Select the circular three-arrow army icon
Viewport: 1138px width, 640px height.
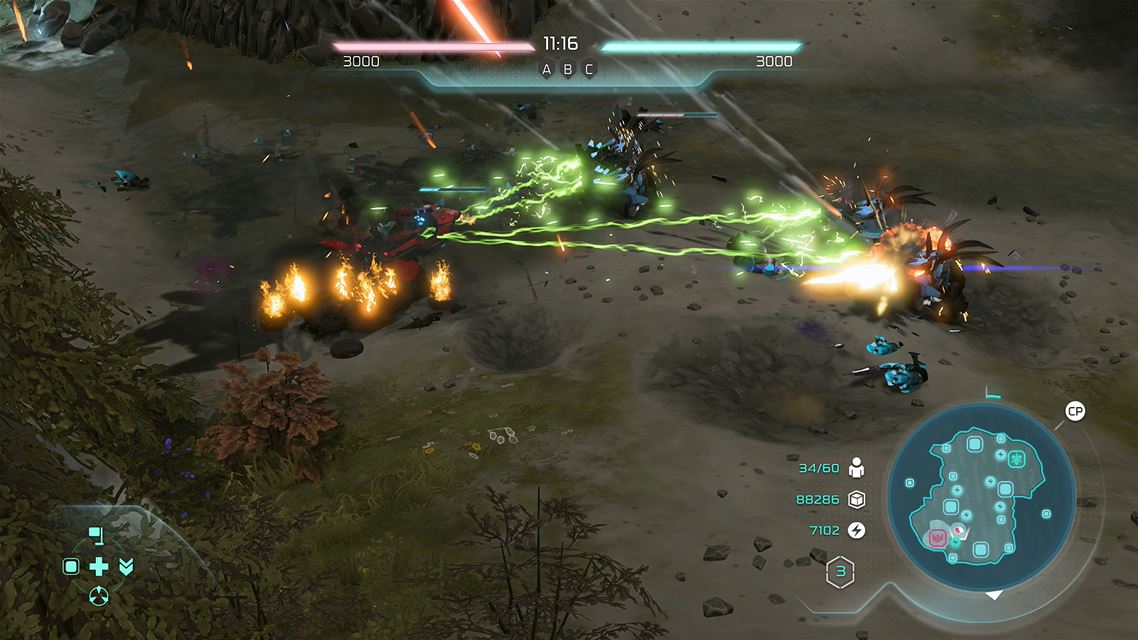click(x=98, y=597)
